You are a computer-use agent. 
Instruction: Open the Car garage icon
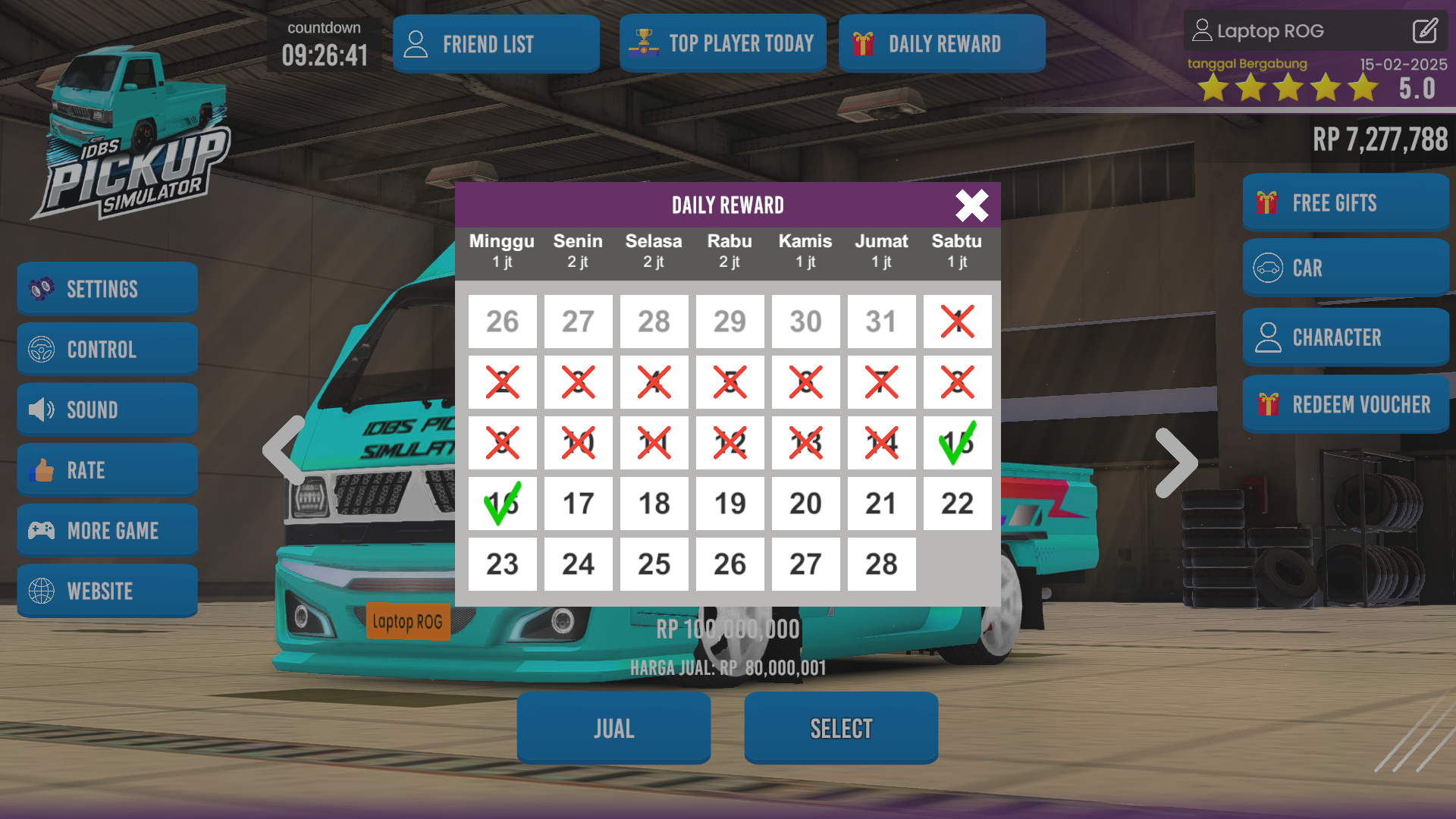point(1268,268)
